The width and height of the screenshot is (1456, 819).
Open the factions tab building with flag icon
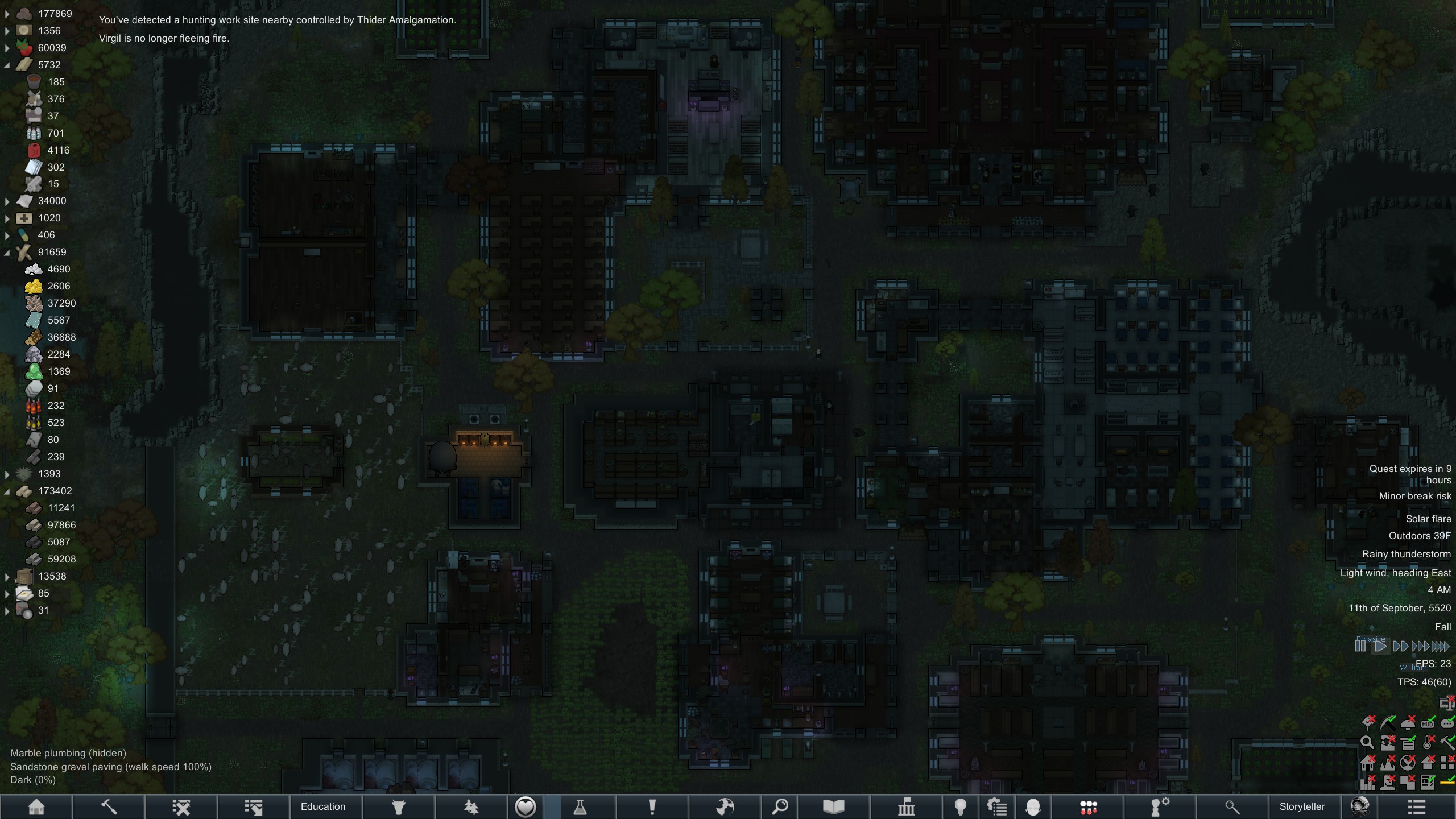pyautogui.click(x=906, y=806)
